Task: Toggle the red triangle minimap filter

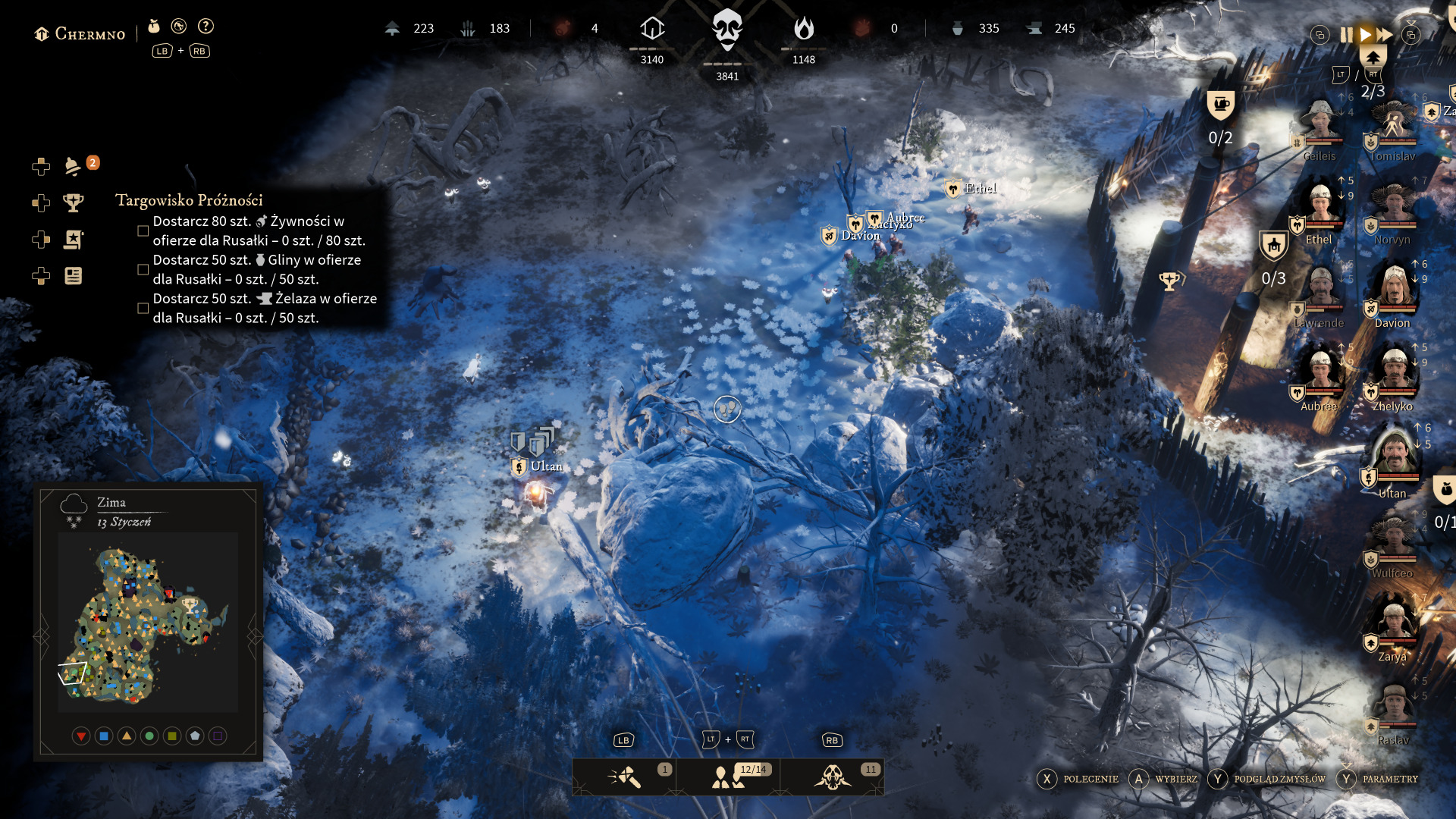Action: pos(81,736)
